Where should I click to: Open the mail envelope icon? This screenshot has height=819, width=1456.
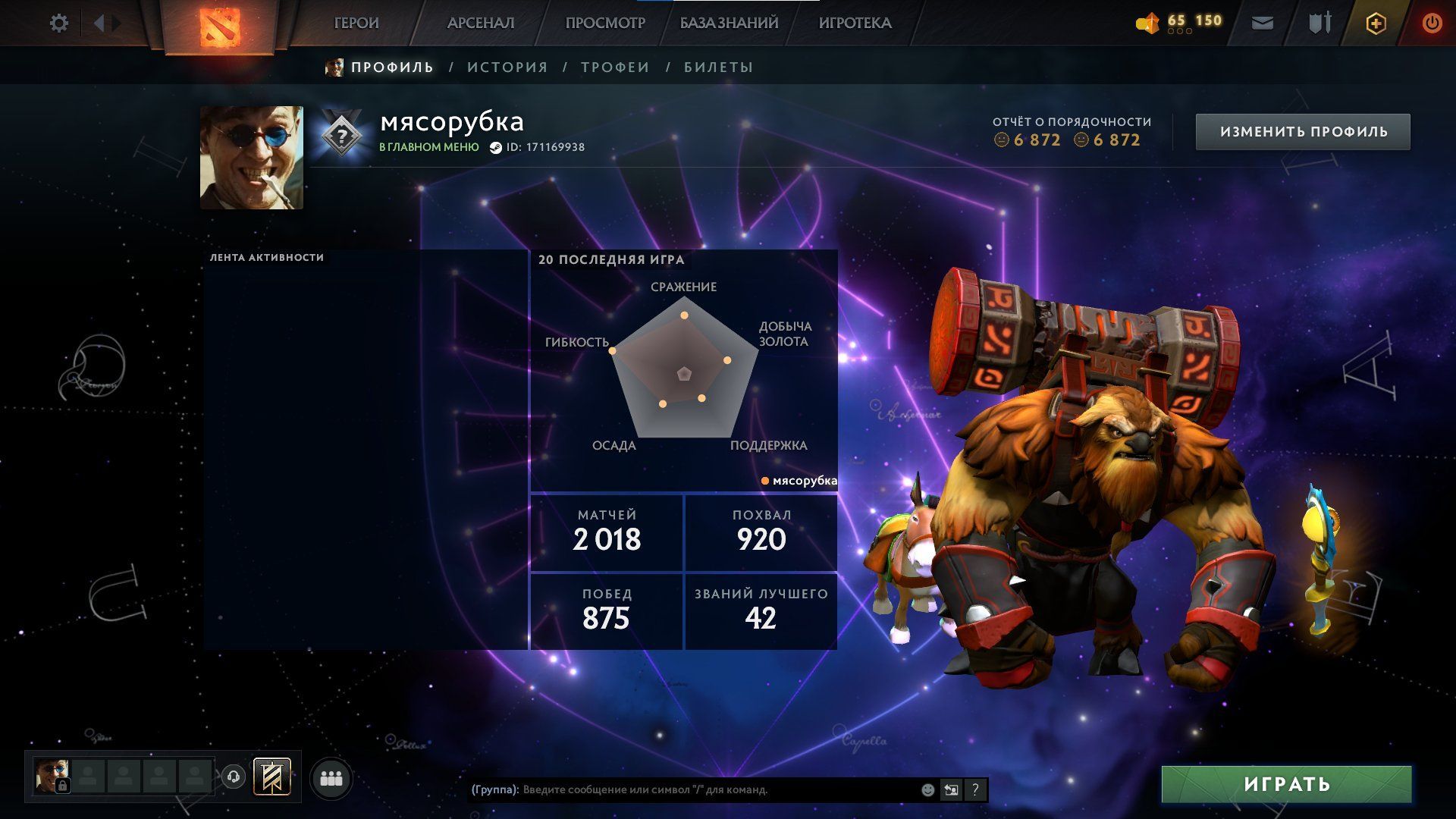coord(1262,24)
